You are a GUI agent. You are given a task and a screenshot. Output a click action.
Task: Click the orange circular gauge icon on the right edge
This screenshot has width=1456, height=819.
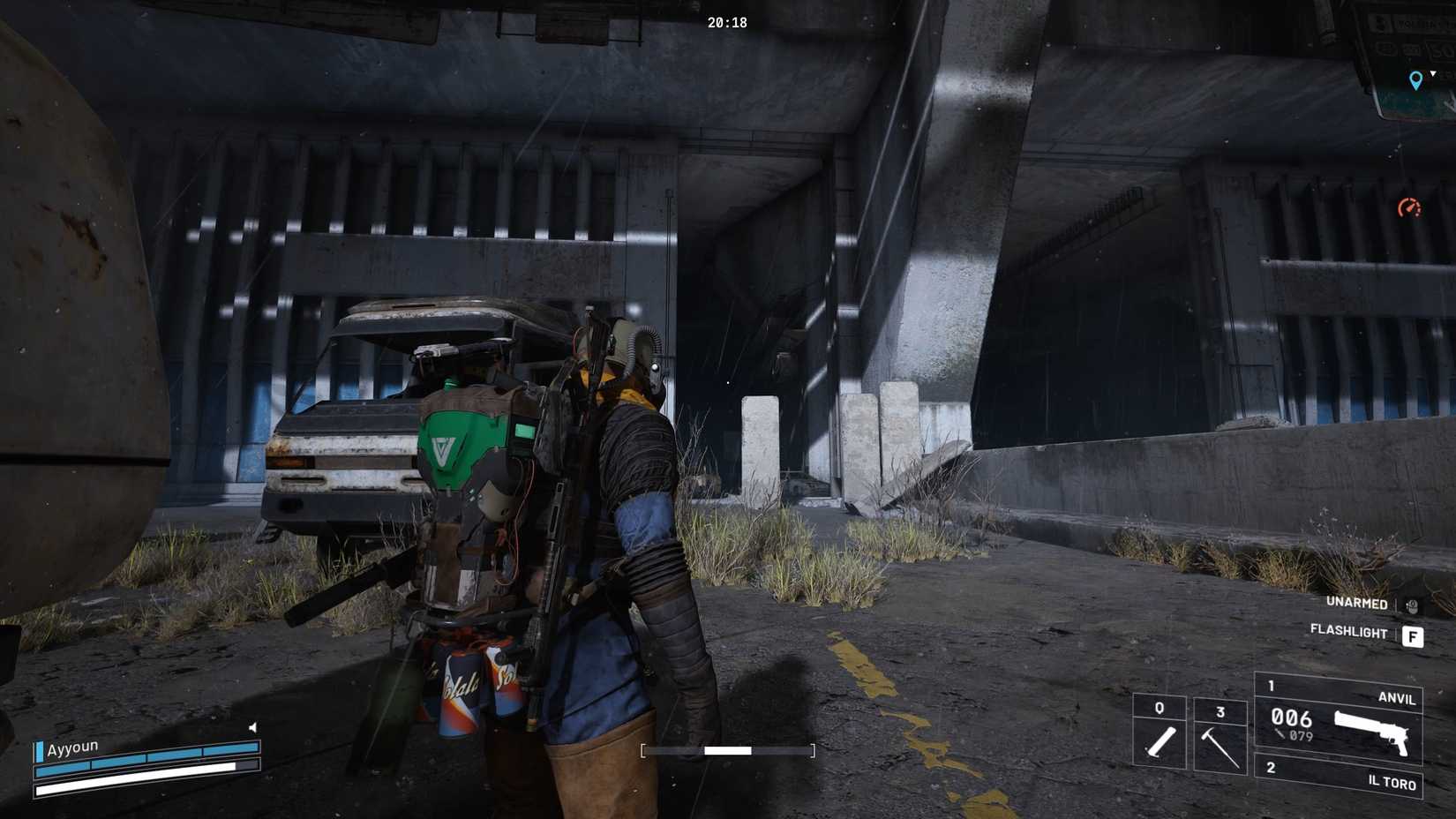[x=1410, y=209]
